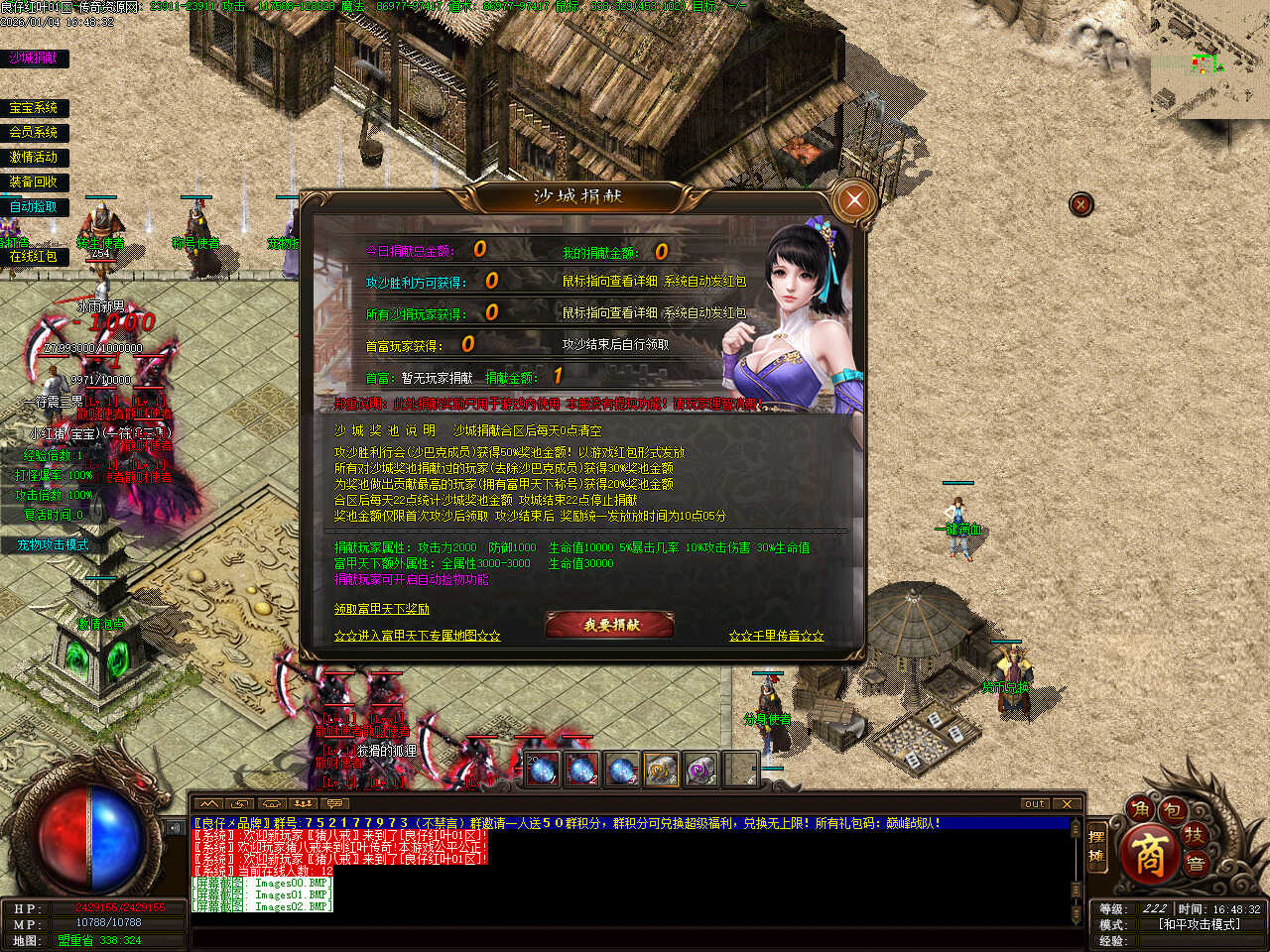This screenshot has width=1270, height=952.
Task: Close the 沙城捐献 donation window
Action: coord(853,200)
